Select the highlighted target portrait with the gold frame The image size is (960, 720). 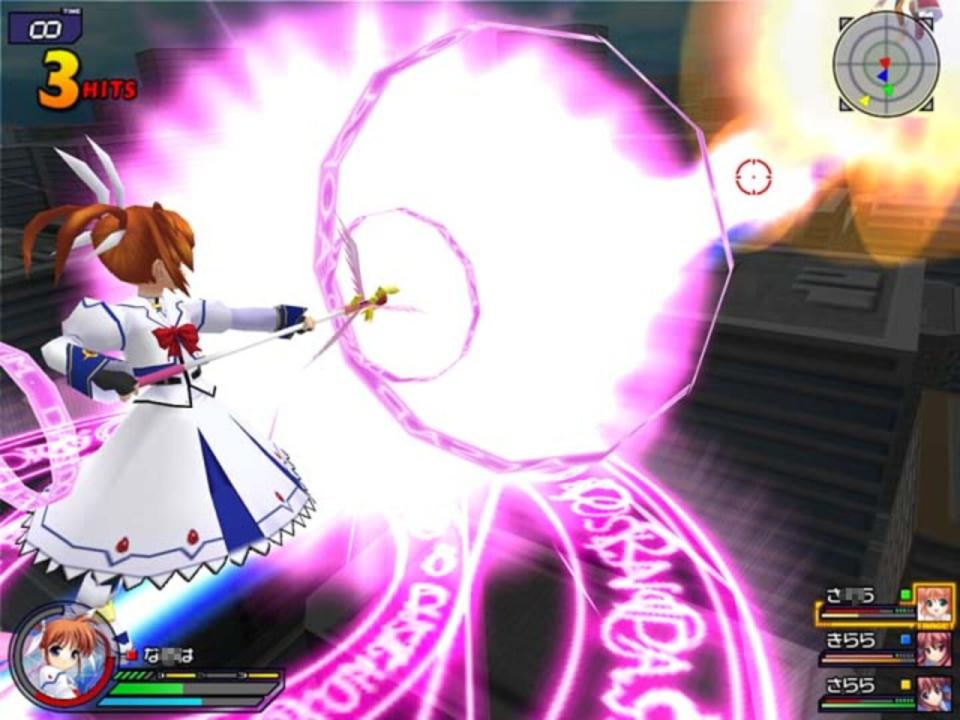click(x=934, y=603)
